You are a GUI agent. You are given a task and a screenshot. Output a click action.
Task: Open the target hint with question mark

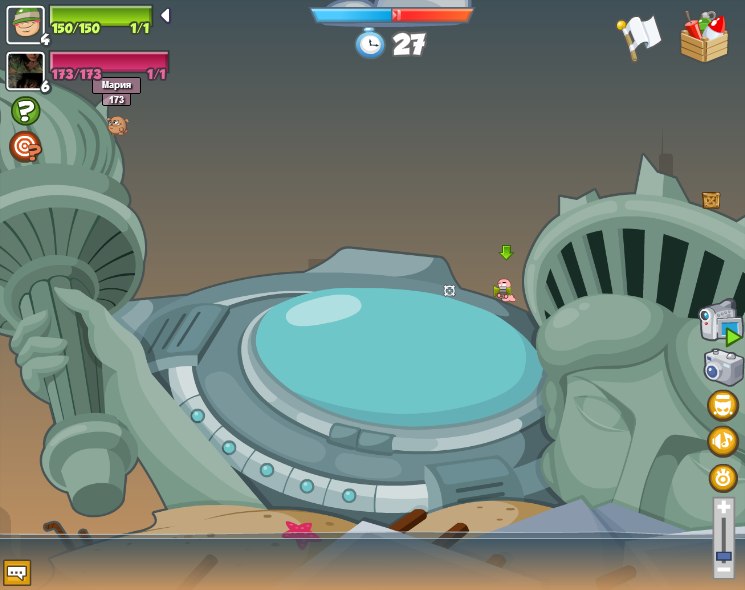click(x=25, y=147)
